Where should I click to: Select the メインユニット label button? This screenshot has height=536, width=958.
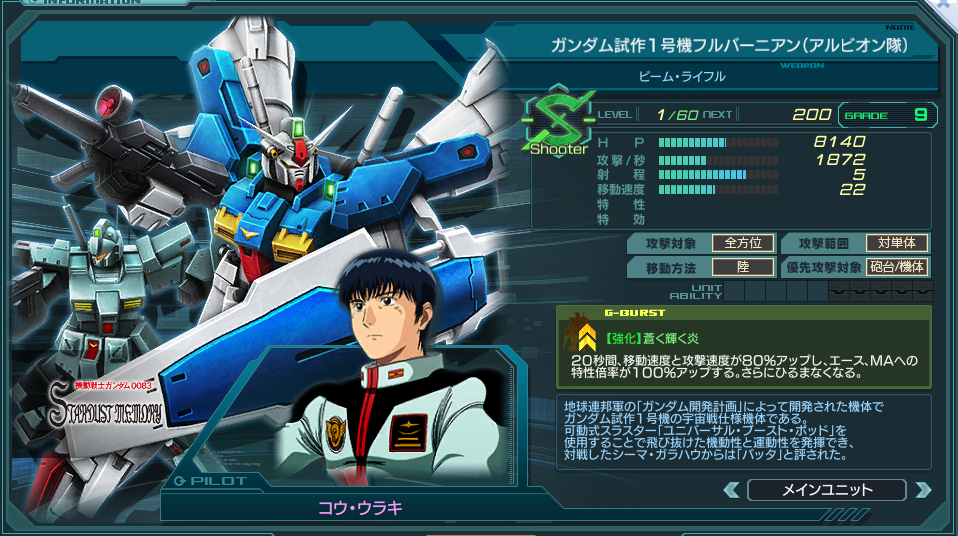[826, 490]
